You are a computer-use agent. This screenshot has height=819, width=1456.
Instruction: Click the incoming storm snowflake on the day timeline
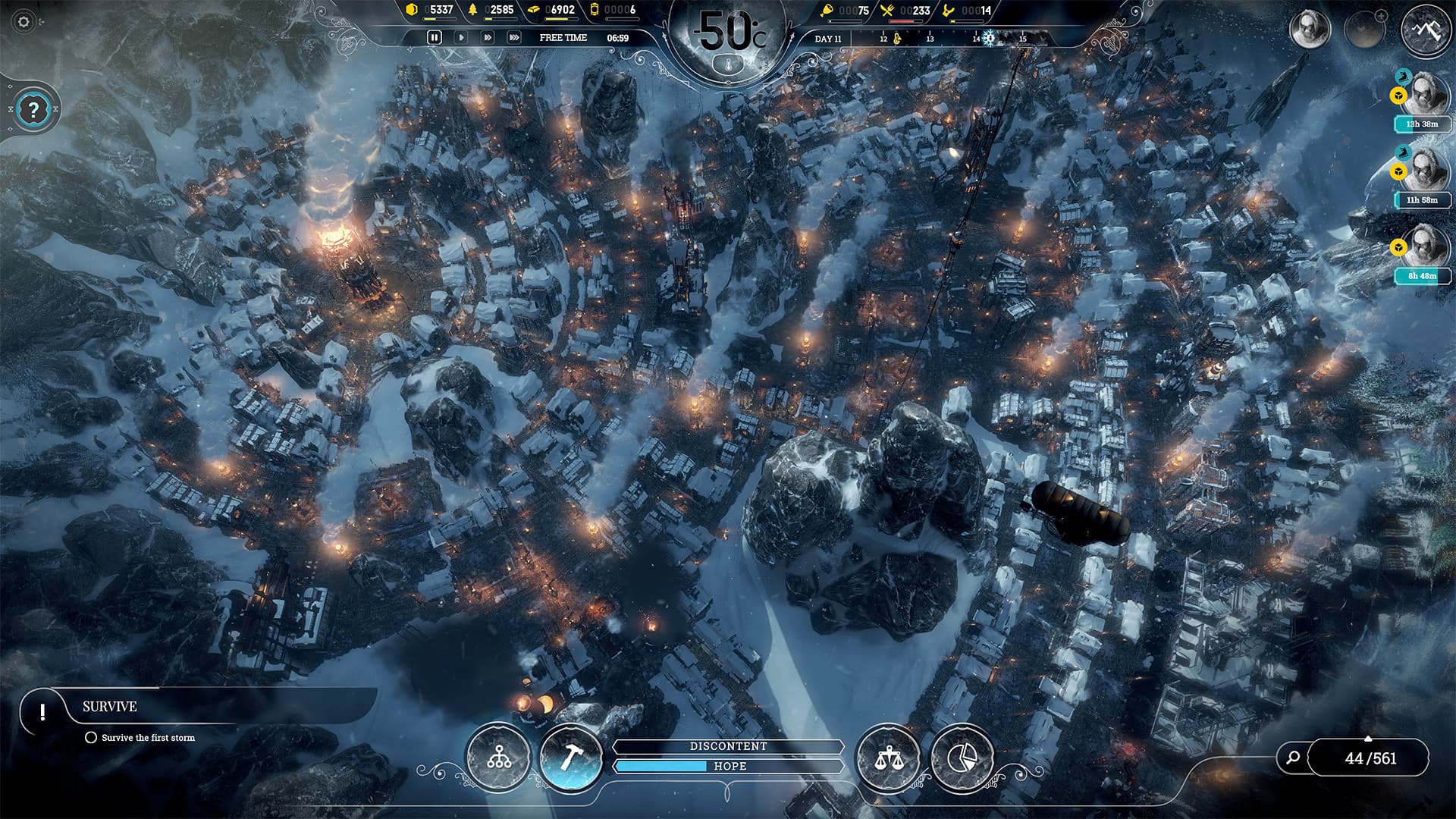pyautogui.click(x=989, y=37)
